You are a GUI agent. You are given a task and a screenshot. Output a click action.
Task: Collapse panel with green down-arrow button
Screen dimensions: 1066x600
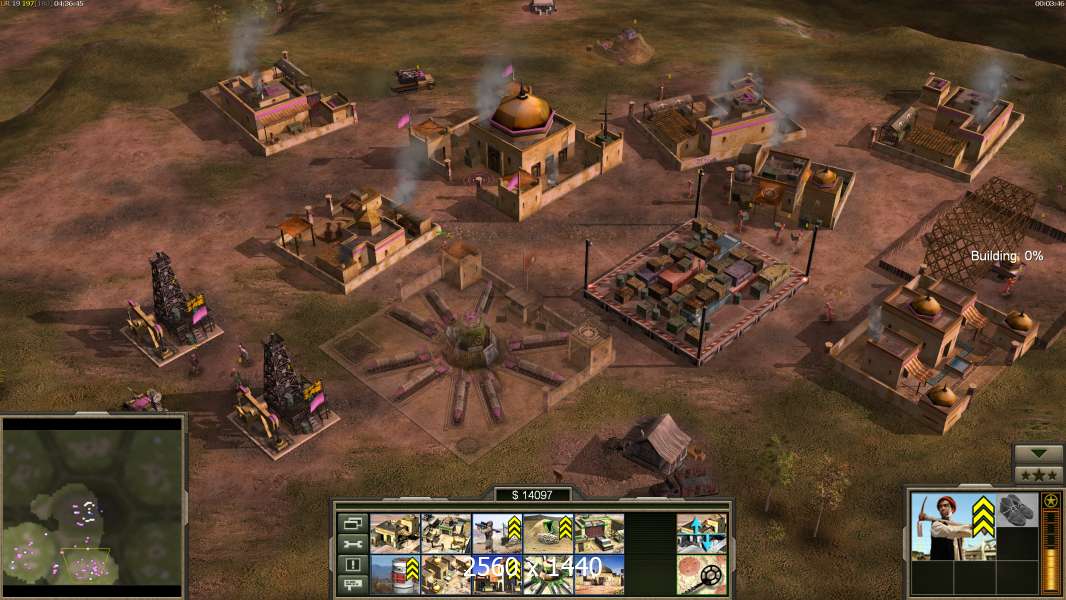(x=1038, y=454)
